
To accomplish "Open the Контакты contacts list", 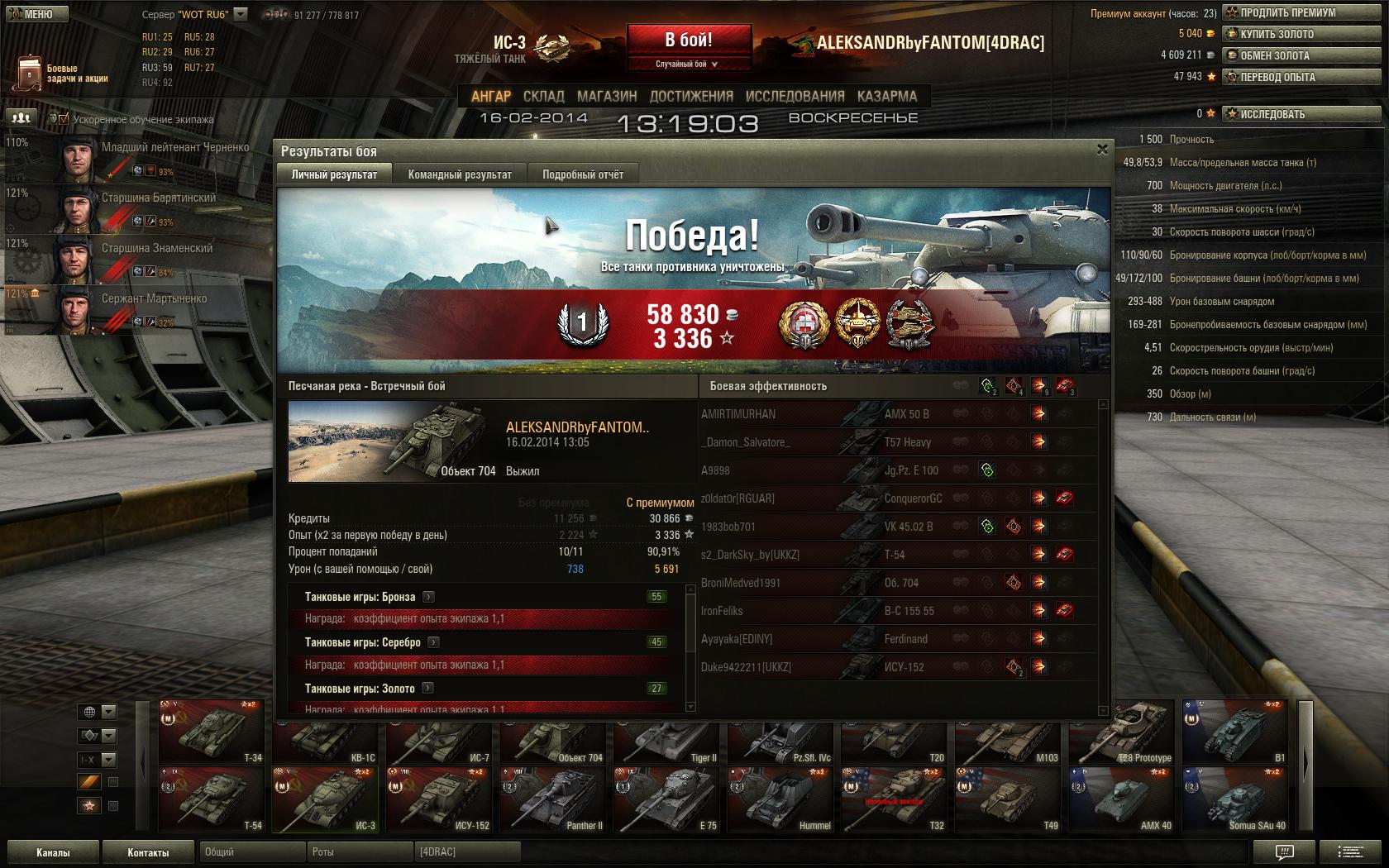I will pos(148,852).
